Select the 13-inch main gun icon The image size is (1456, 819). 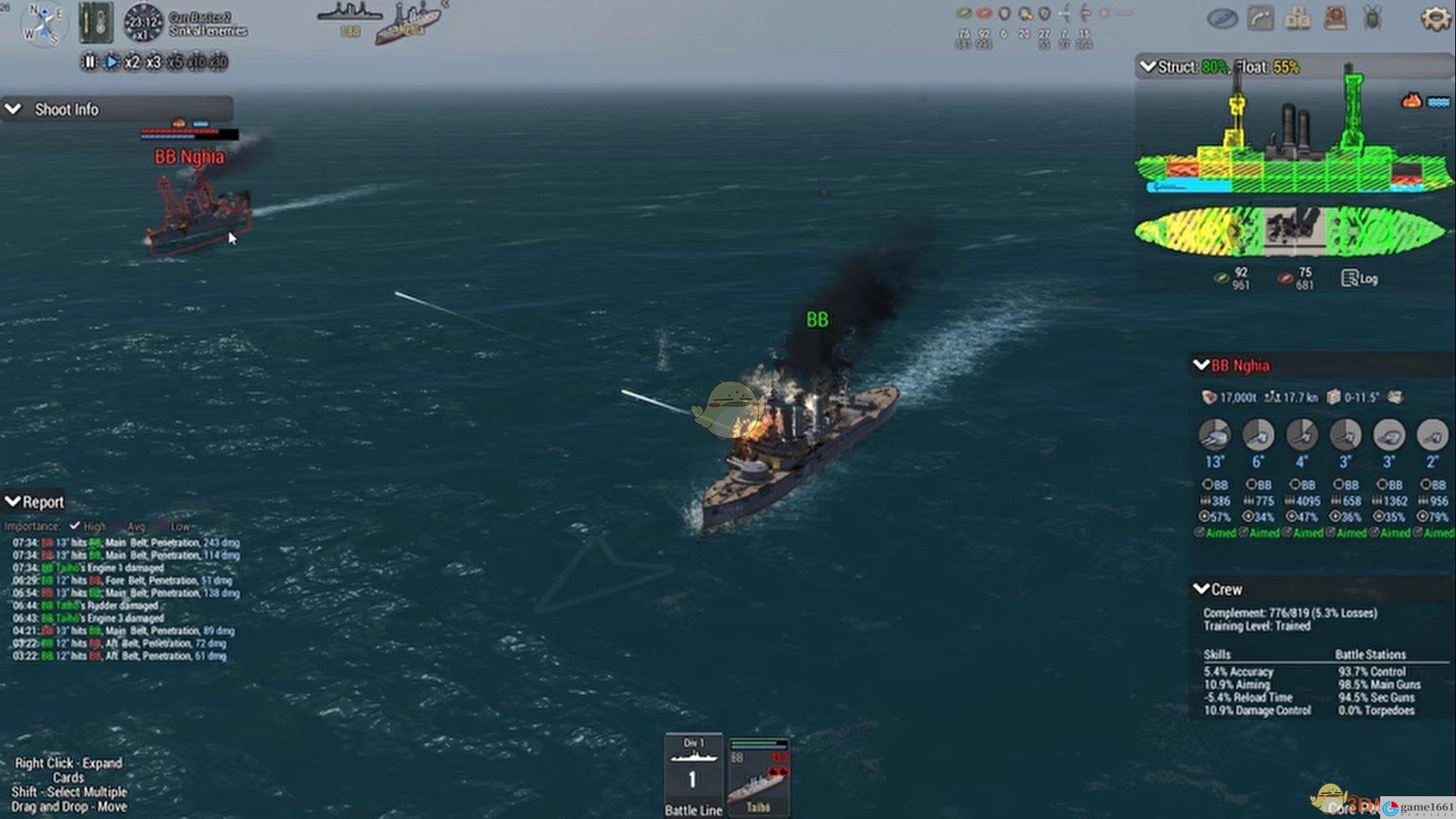click(1214, 435)
